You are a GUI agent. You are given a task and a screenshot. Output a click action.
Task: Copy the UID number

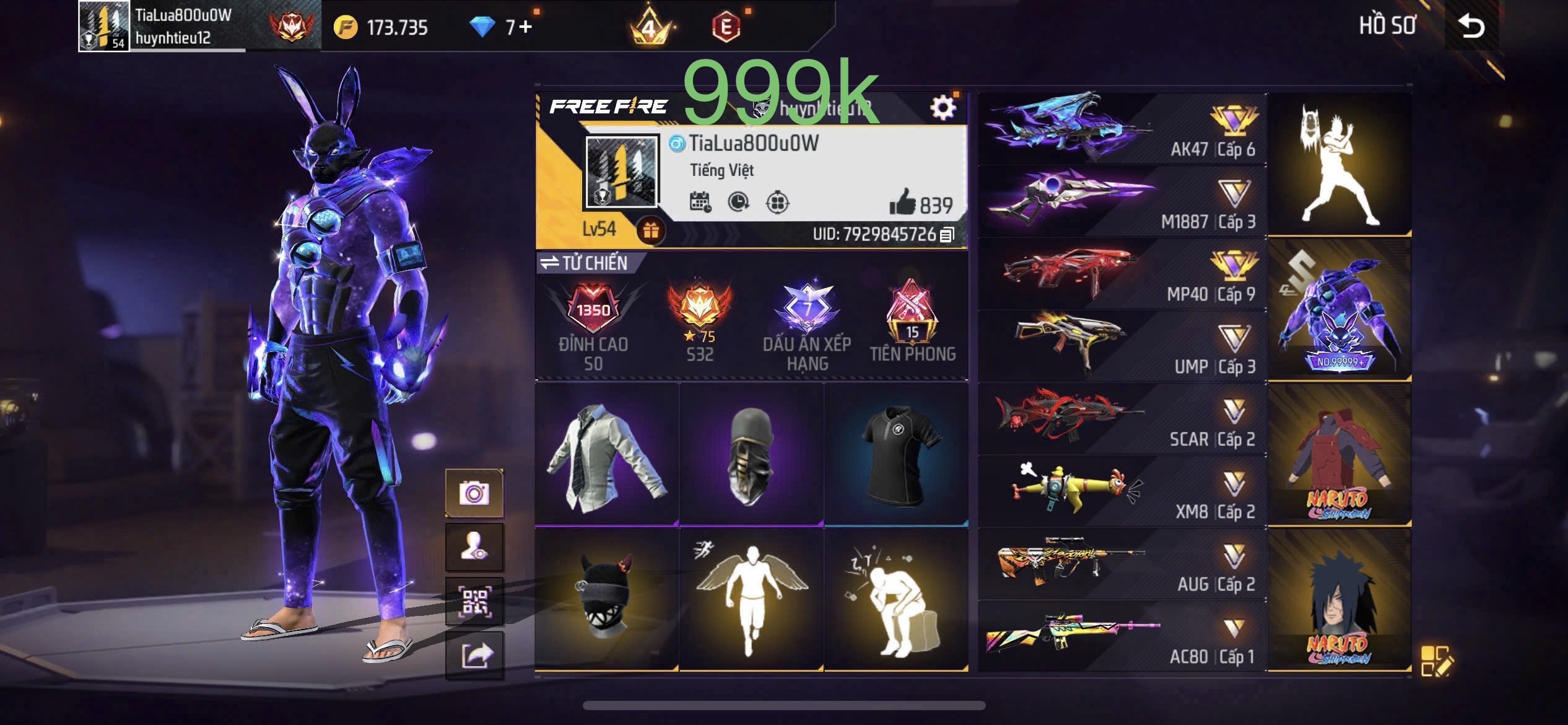(x=947, y=235)
